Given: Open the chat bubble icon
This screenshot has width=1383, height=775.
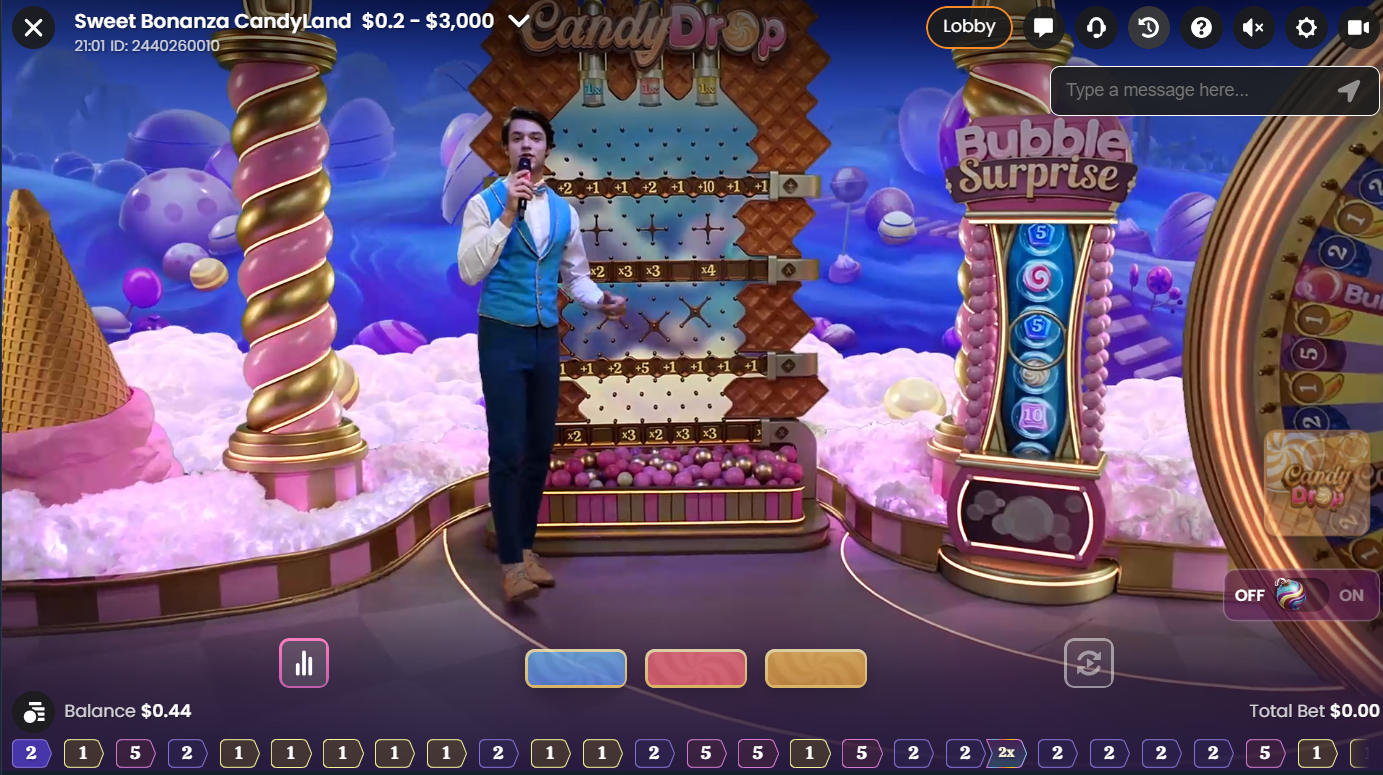Looking at the screenshot, I should click(x=1044, y=27).
